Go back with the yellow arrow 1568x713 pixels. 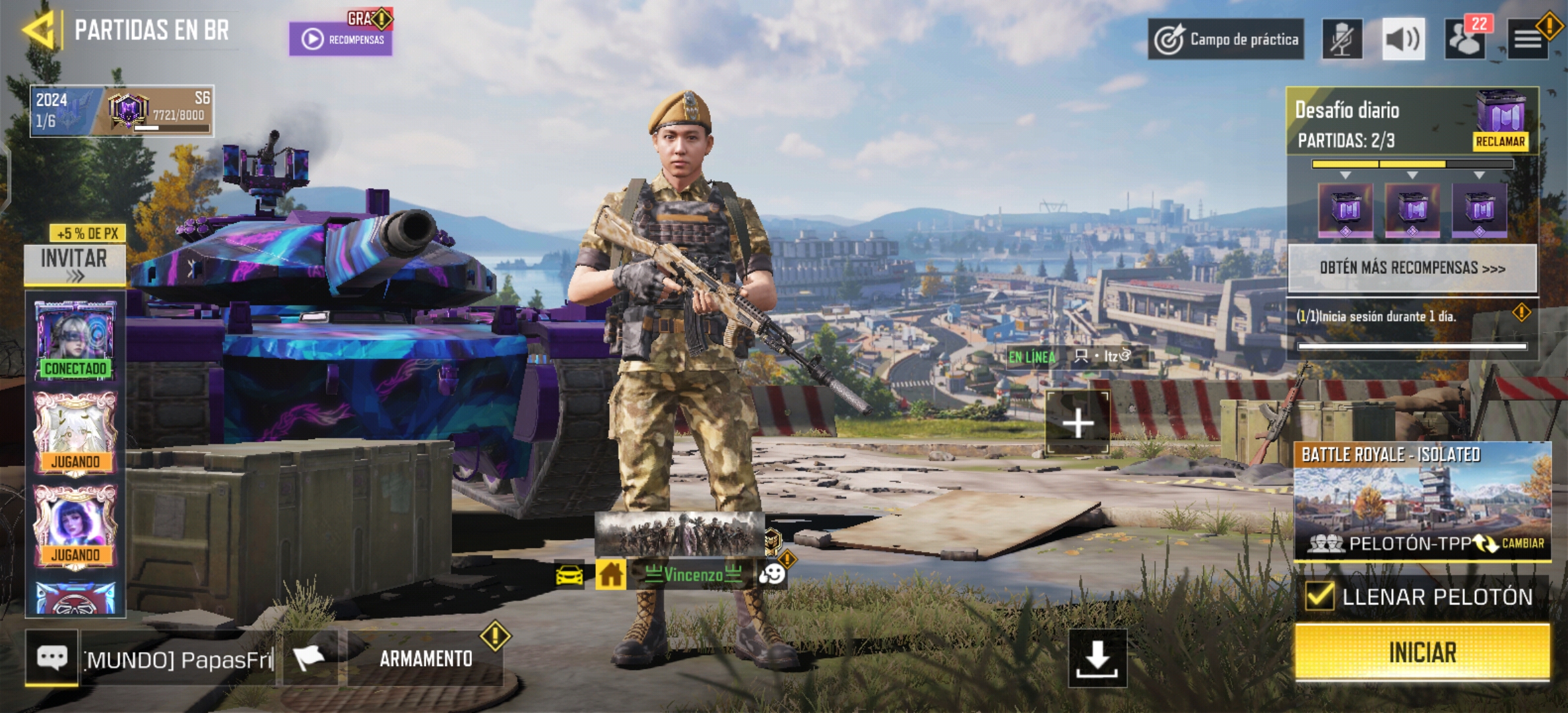click(x=40, y=30)
